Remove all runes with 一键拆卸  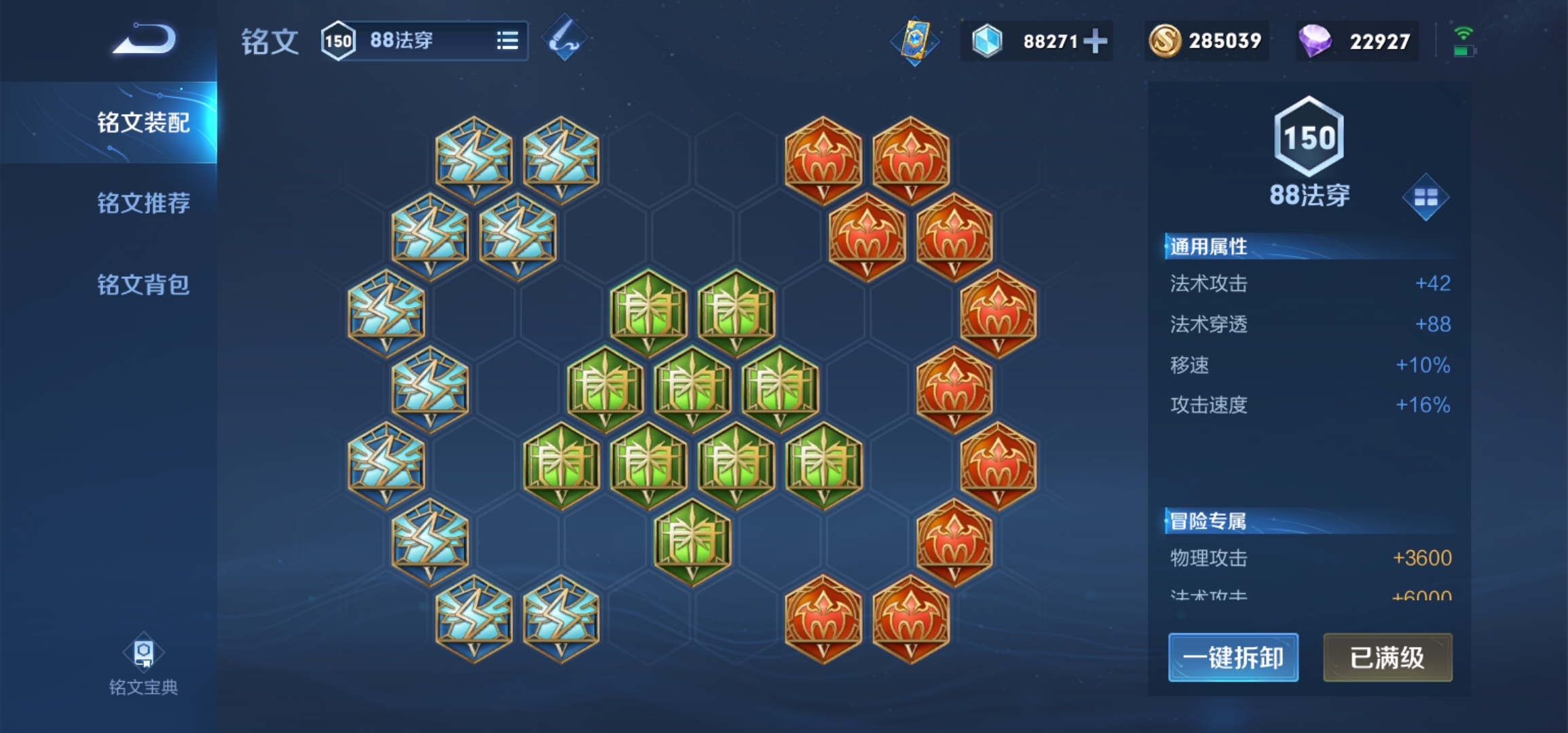pos(1233,657)
